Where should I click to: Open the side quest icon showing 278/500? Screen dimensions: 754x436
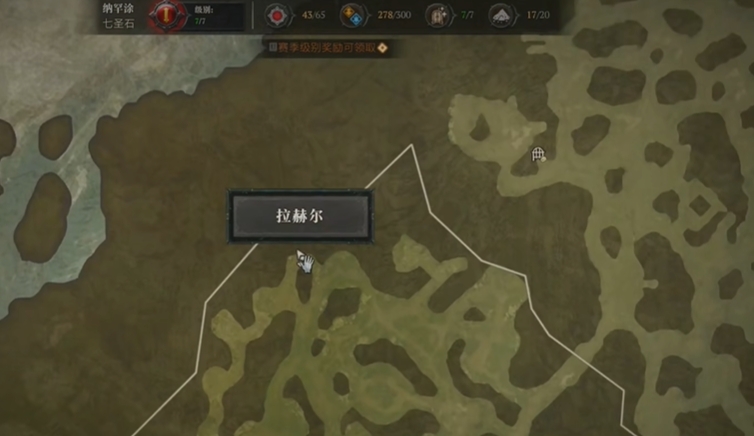point(351,16)
